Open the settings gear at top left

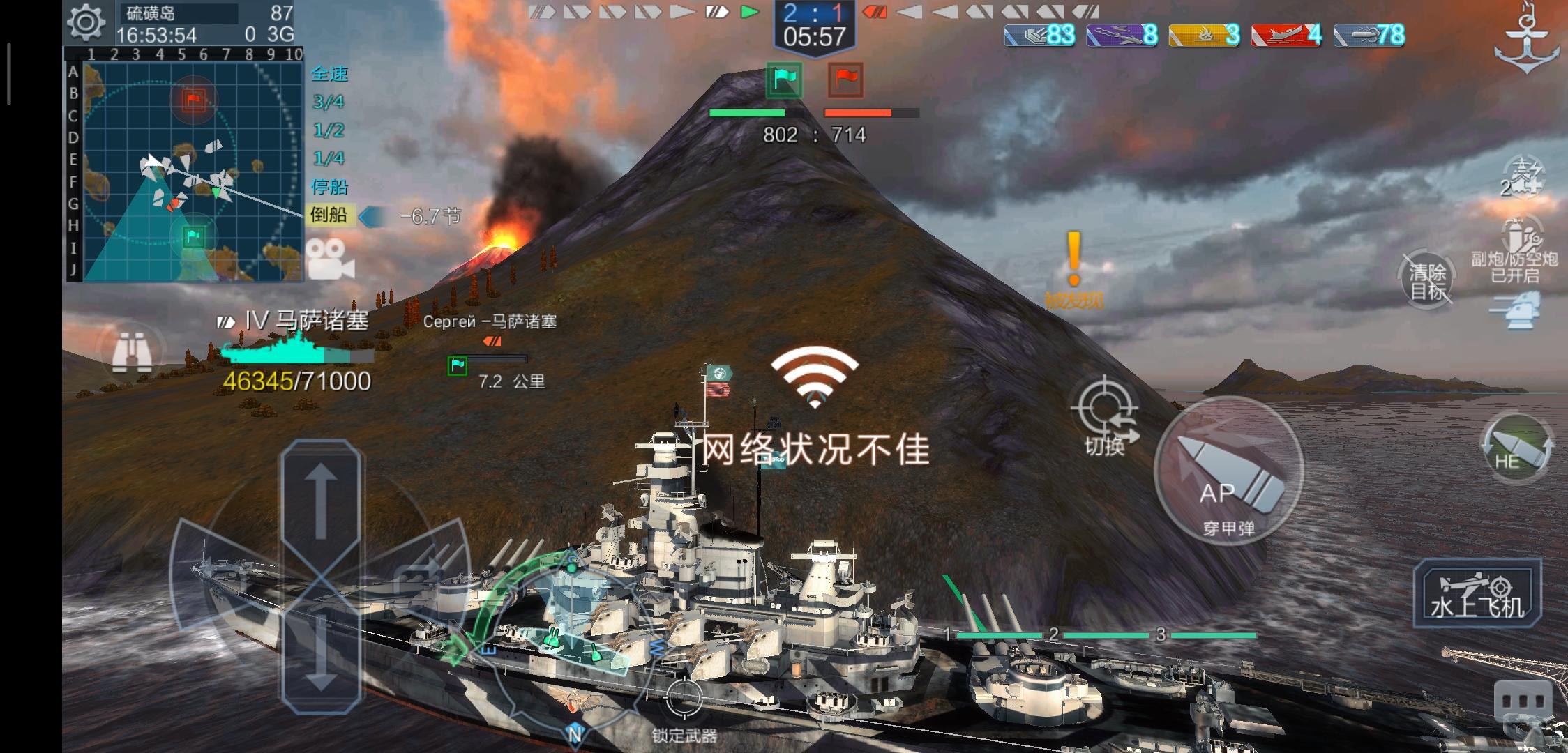(86, 22)
